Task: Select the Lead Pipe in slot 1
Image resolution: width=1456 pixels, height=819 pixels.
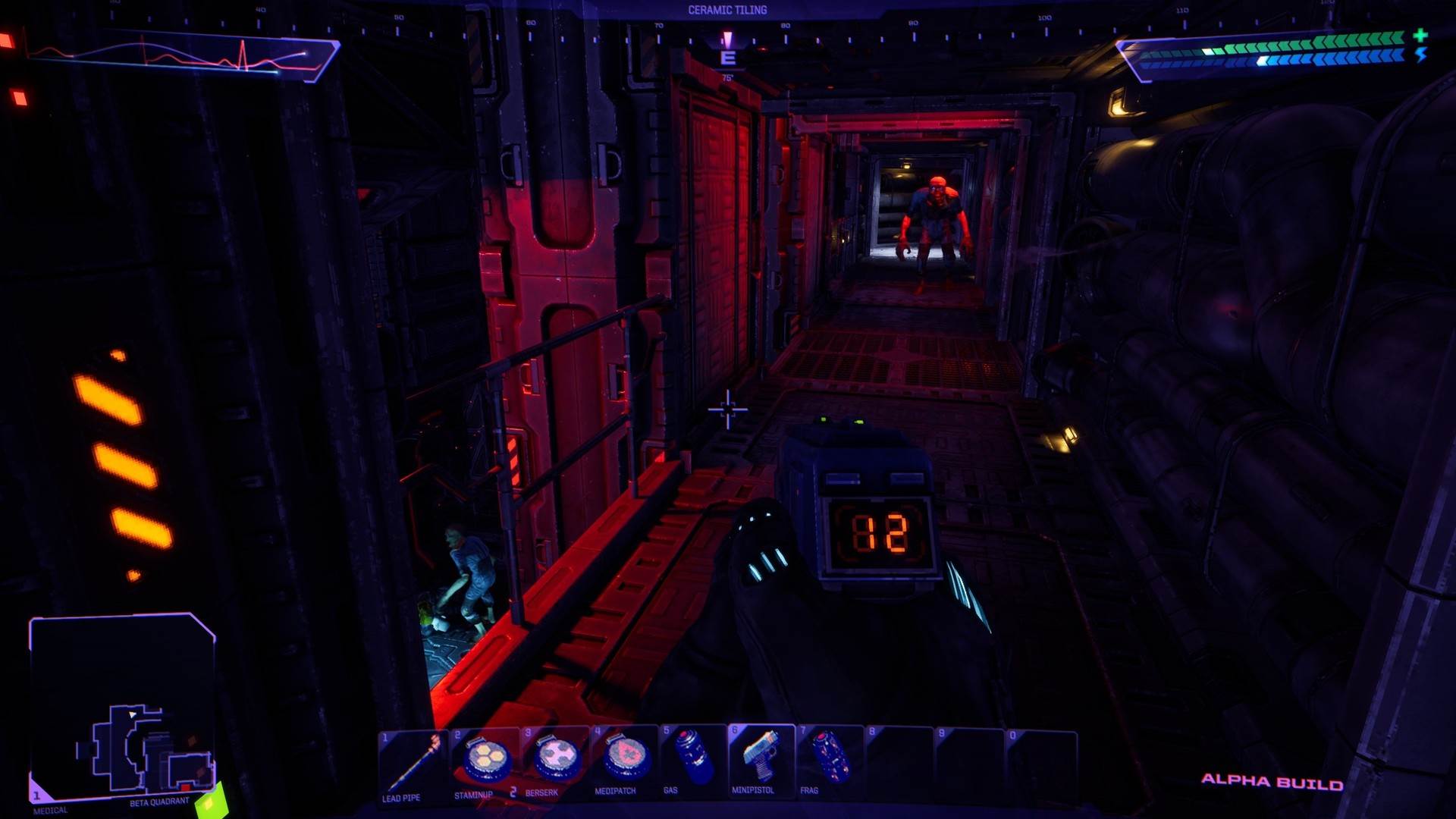Action: pyautogui.click(x=413, y=766)
